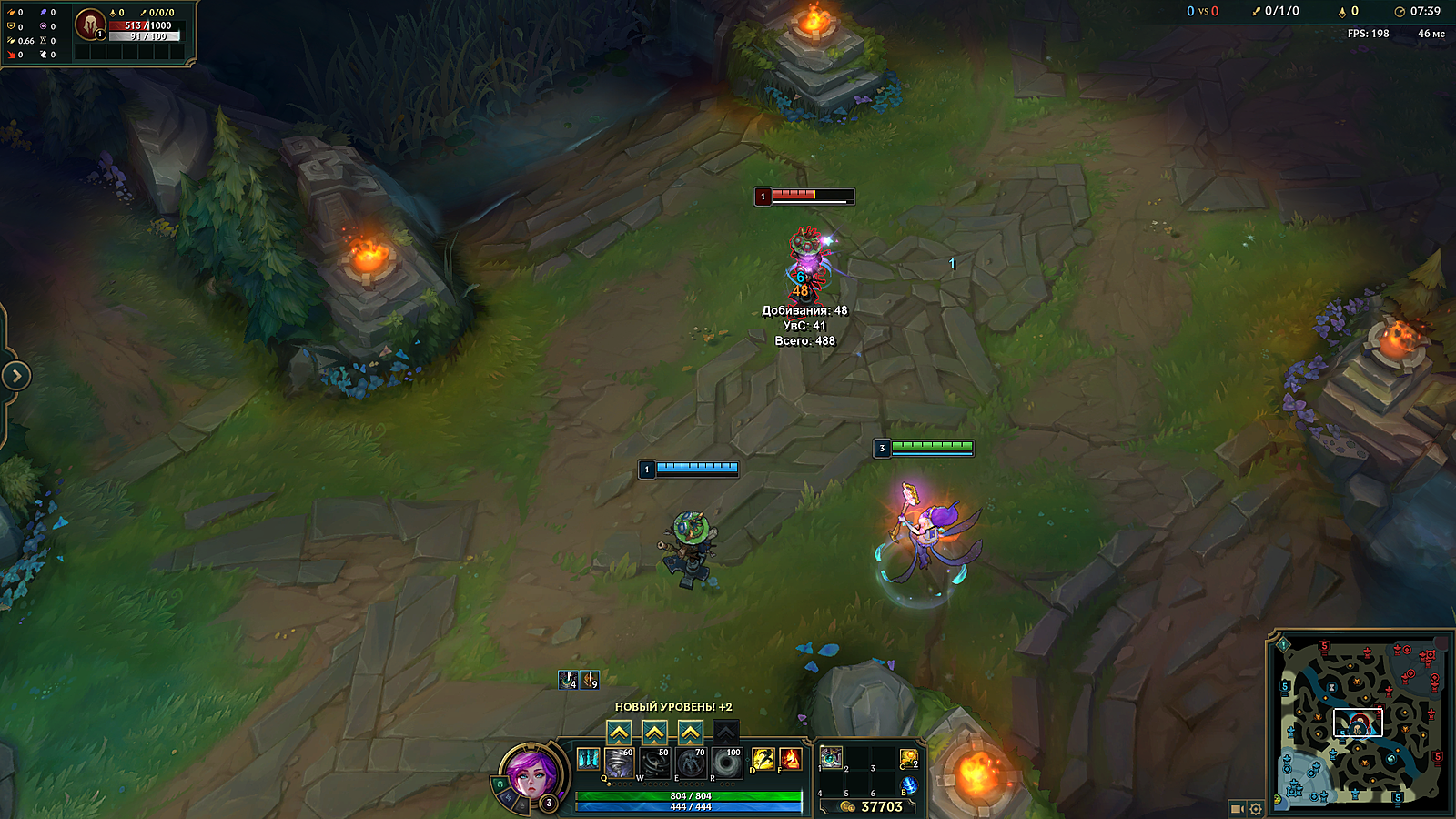Activate the E ability icon
The image size is (1456, 819).
click(691, 763)
